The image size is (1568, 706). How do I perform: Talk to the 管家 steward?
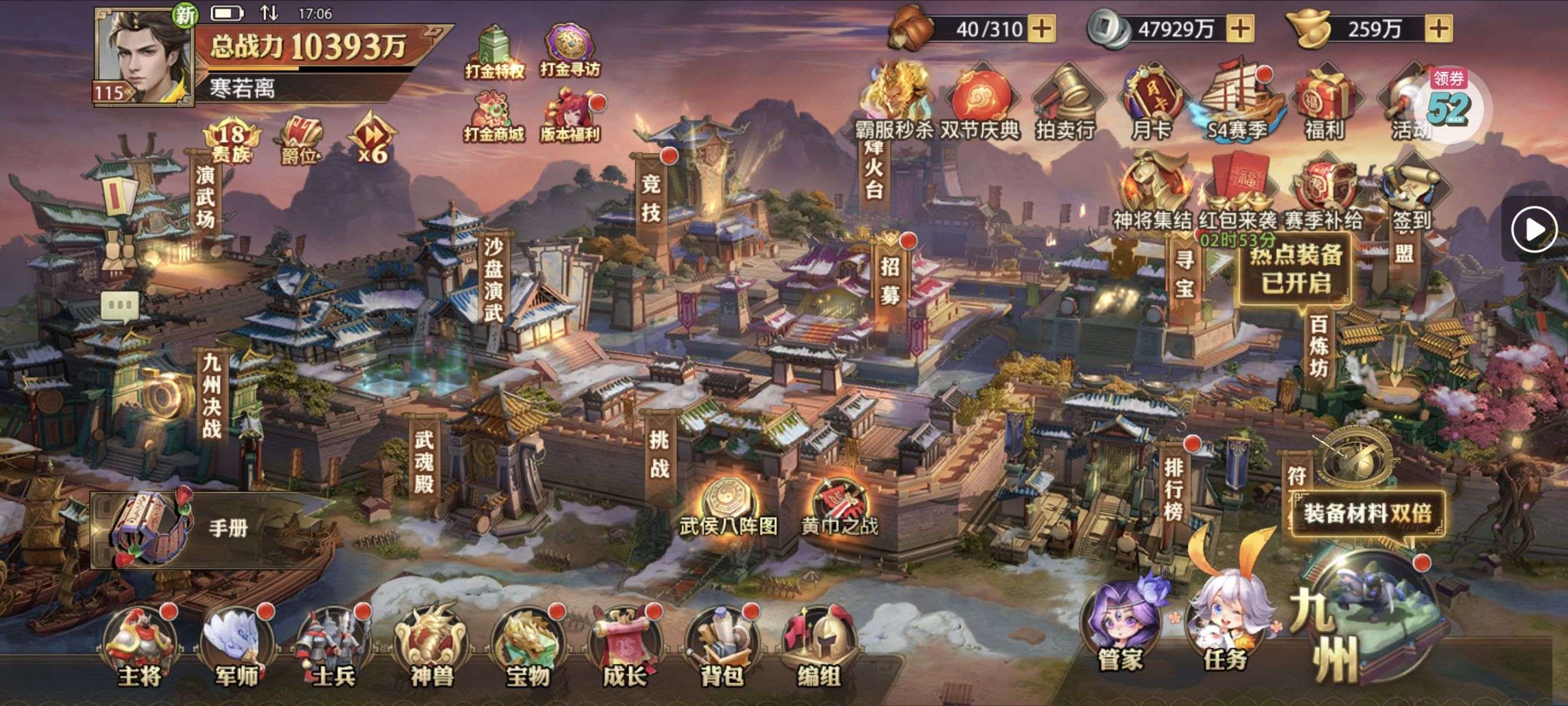point(1121,627)
